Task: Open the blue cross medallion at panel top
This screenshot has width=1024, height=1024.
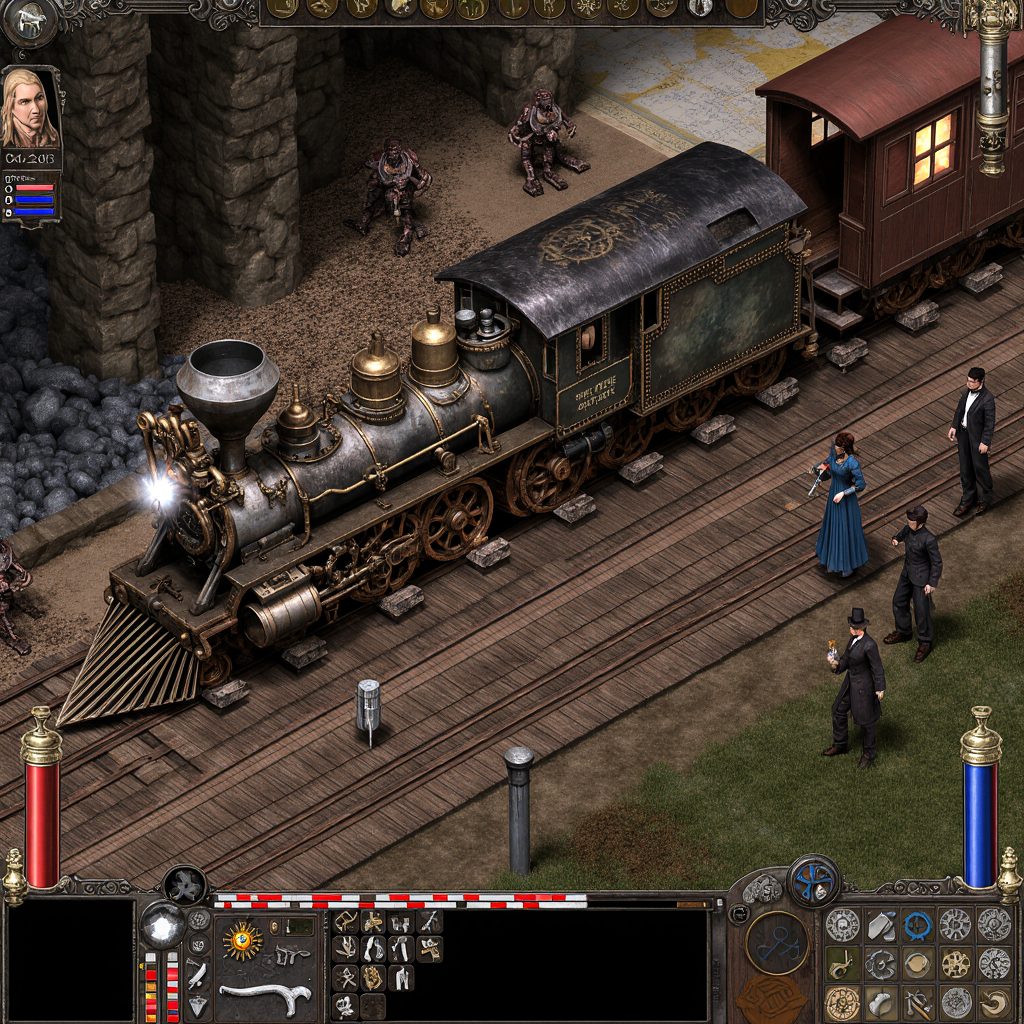Action: tap(814, 881)
